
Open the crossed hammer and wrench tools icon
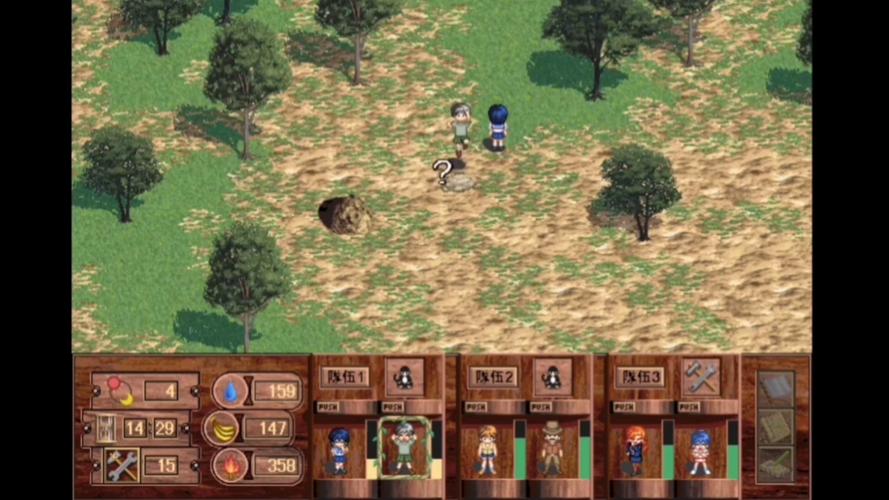click(x=121, y=464)
